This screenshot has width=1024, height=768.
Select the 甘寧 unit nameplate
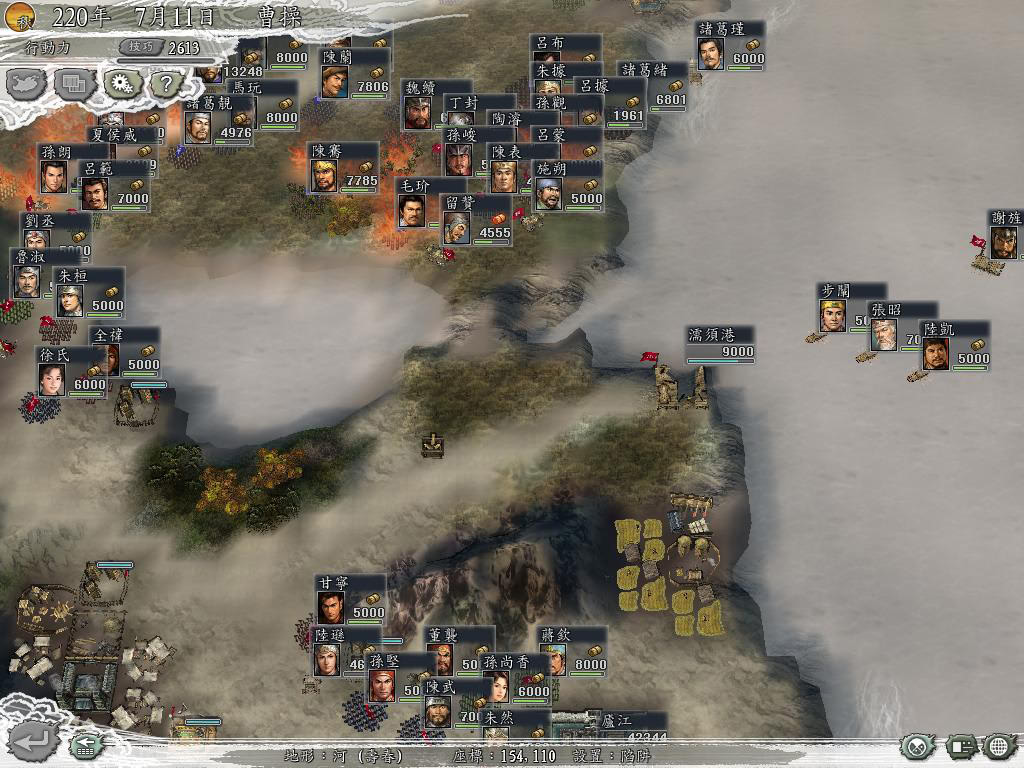350,598
